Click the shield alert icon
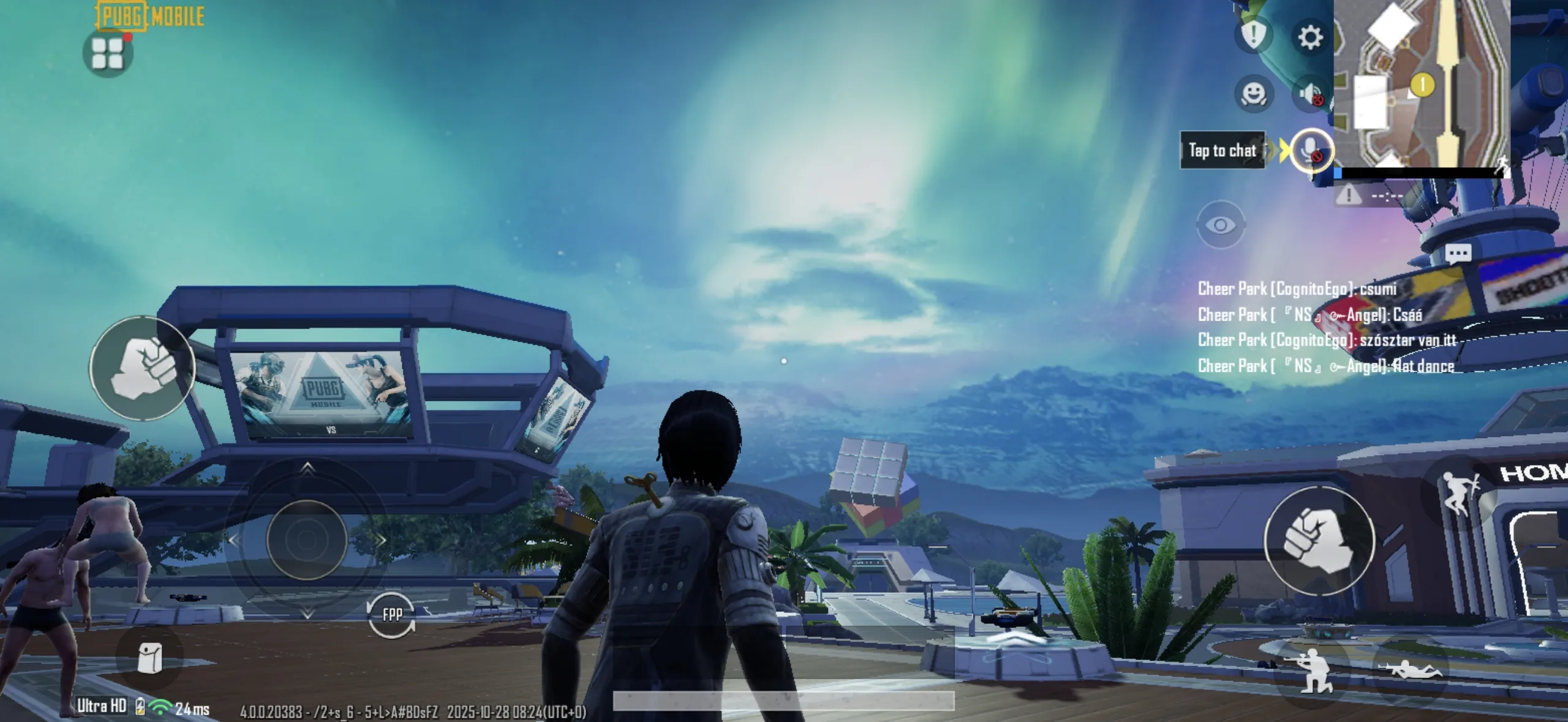 coord(1253,34)
